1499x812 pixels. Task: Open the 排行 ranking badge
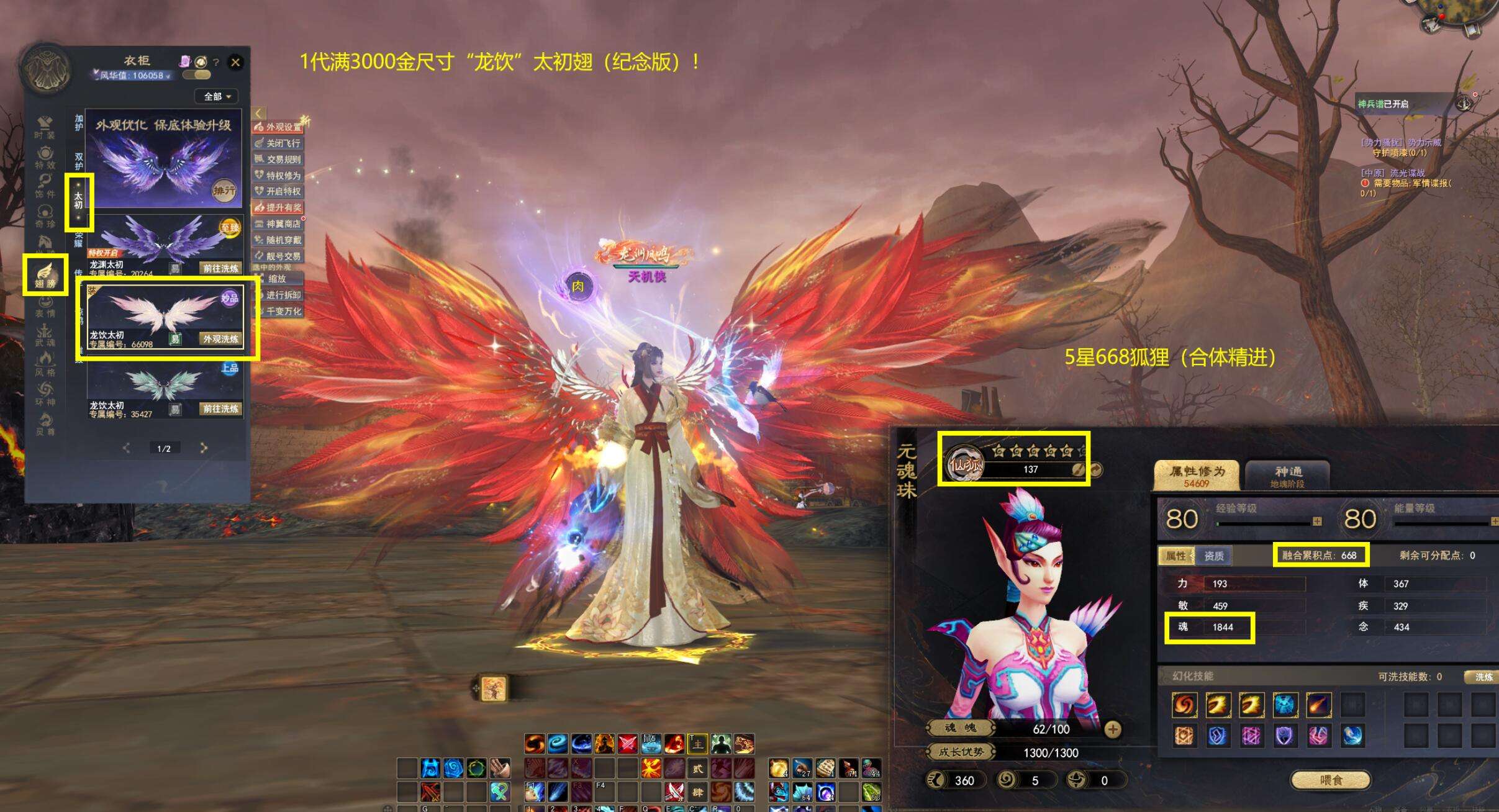click(224, 191)
